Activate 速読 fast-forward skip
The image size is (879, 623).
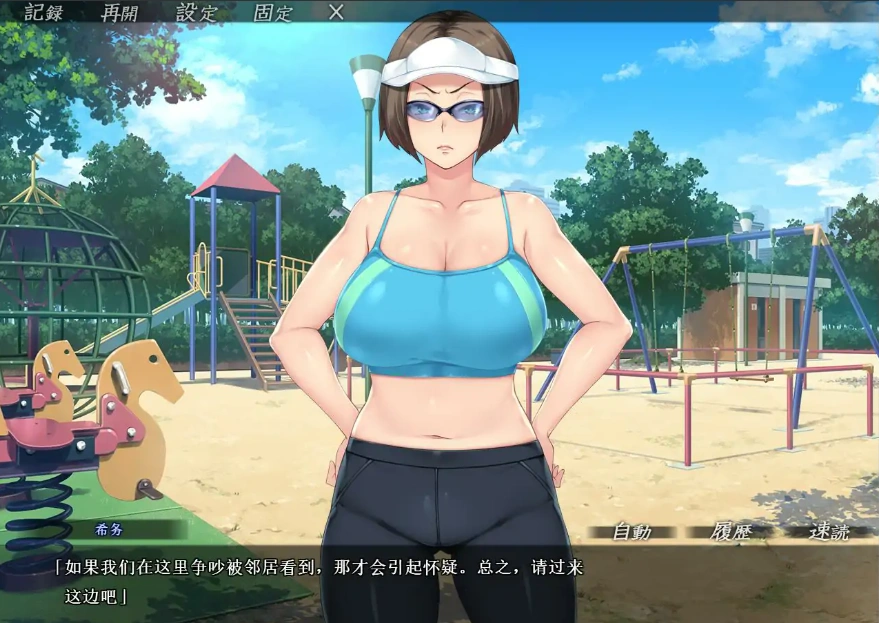(x=829, y=532)
